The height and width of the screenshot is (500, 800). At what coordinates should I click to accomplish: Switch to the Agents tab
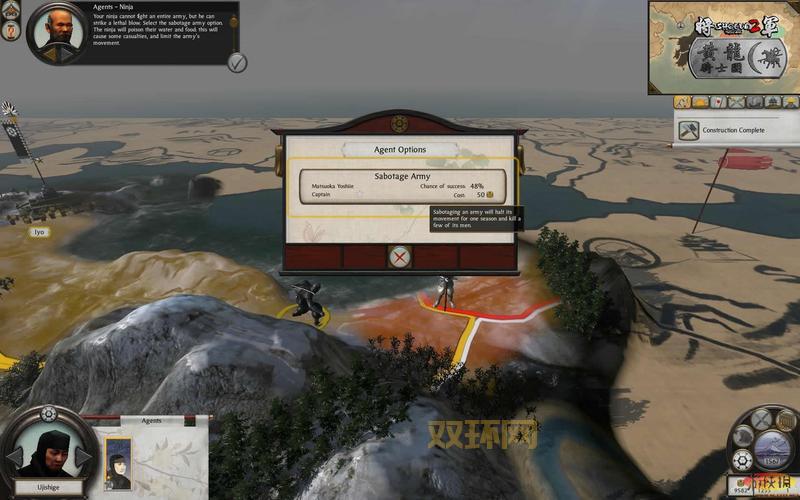[x=152, y=421]
